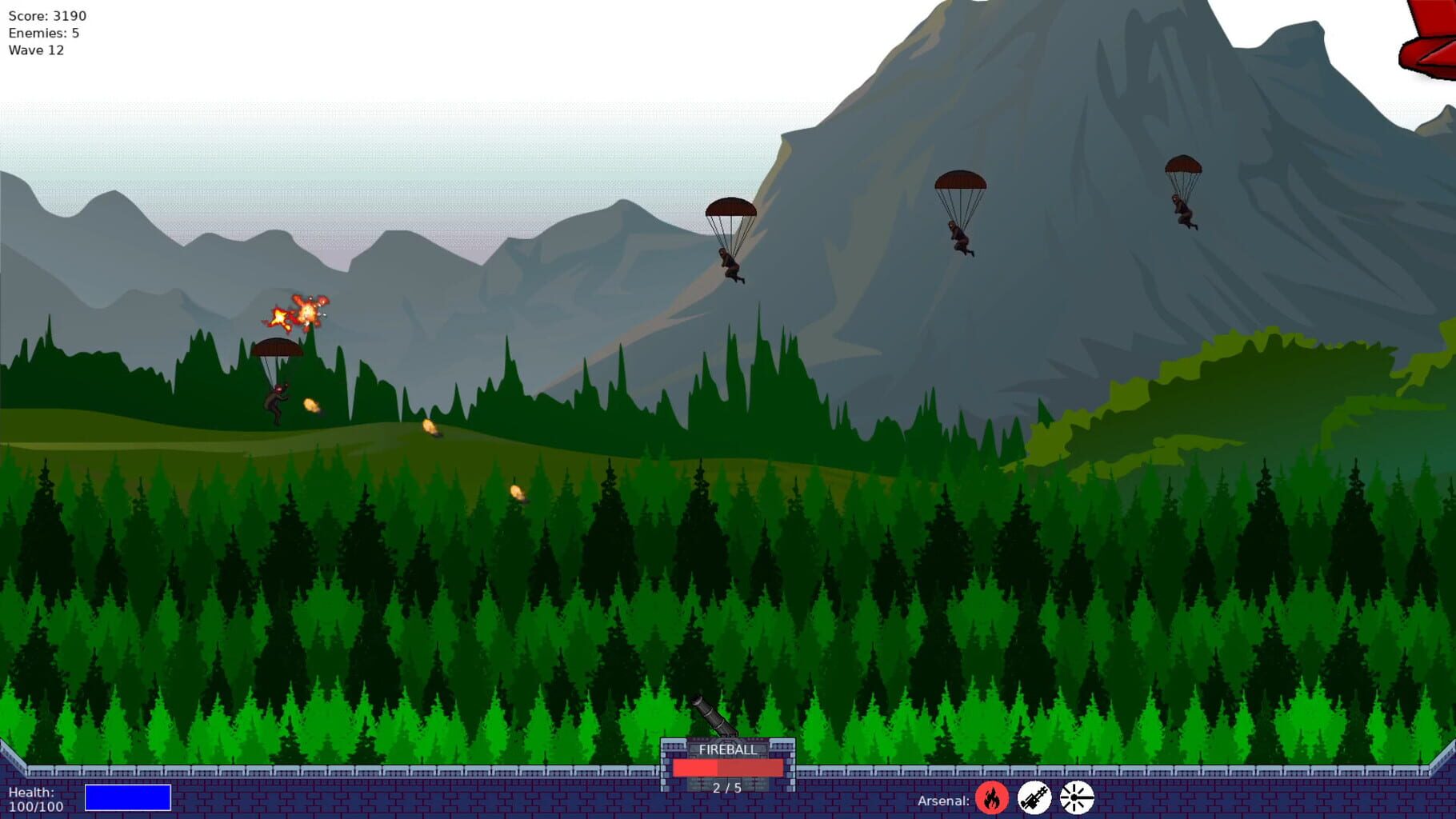Open the FIREBALL label panel

coord(726,751)
